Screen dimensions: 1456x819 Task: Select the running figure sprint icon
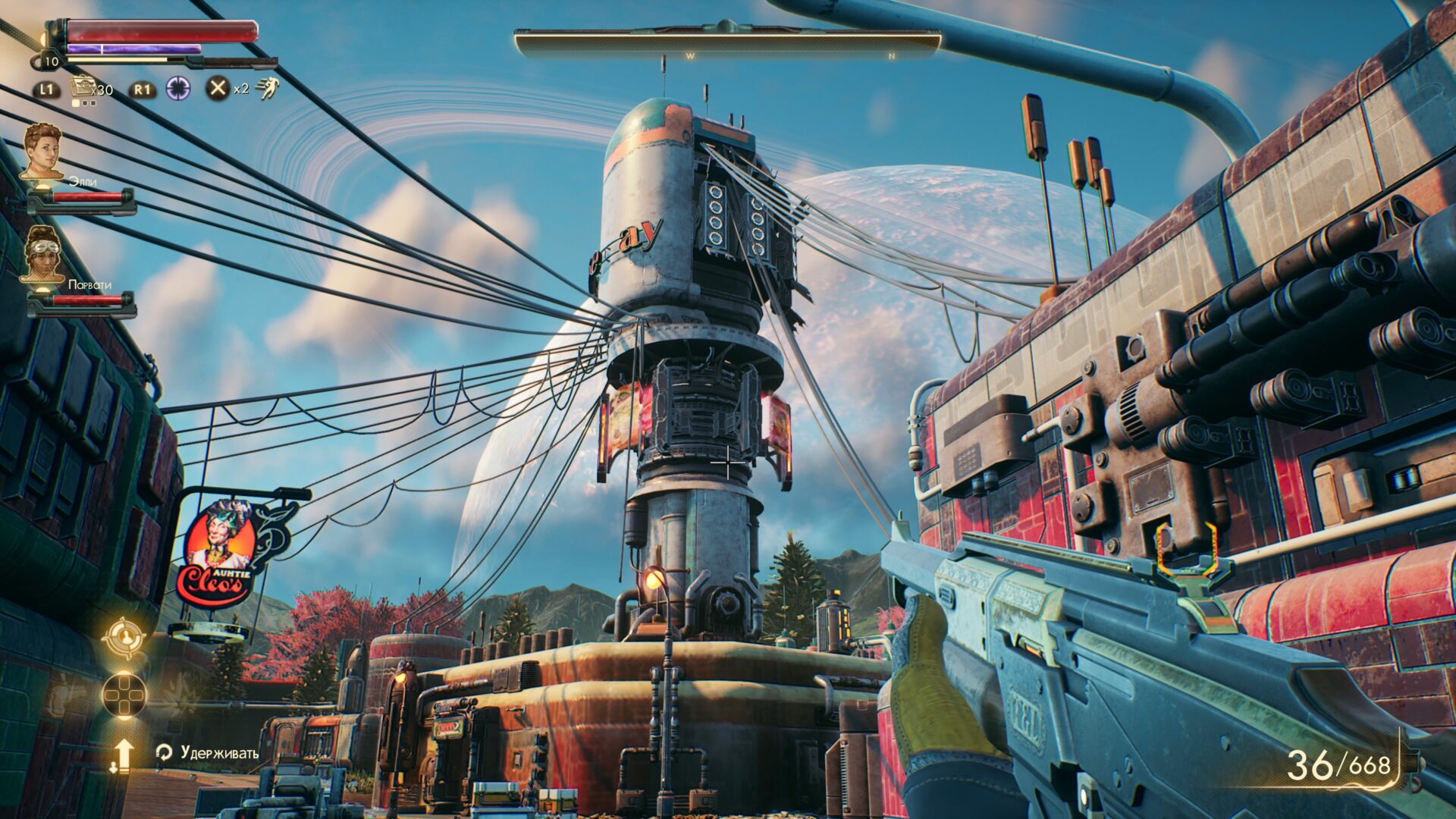click(268, 88)
